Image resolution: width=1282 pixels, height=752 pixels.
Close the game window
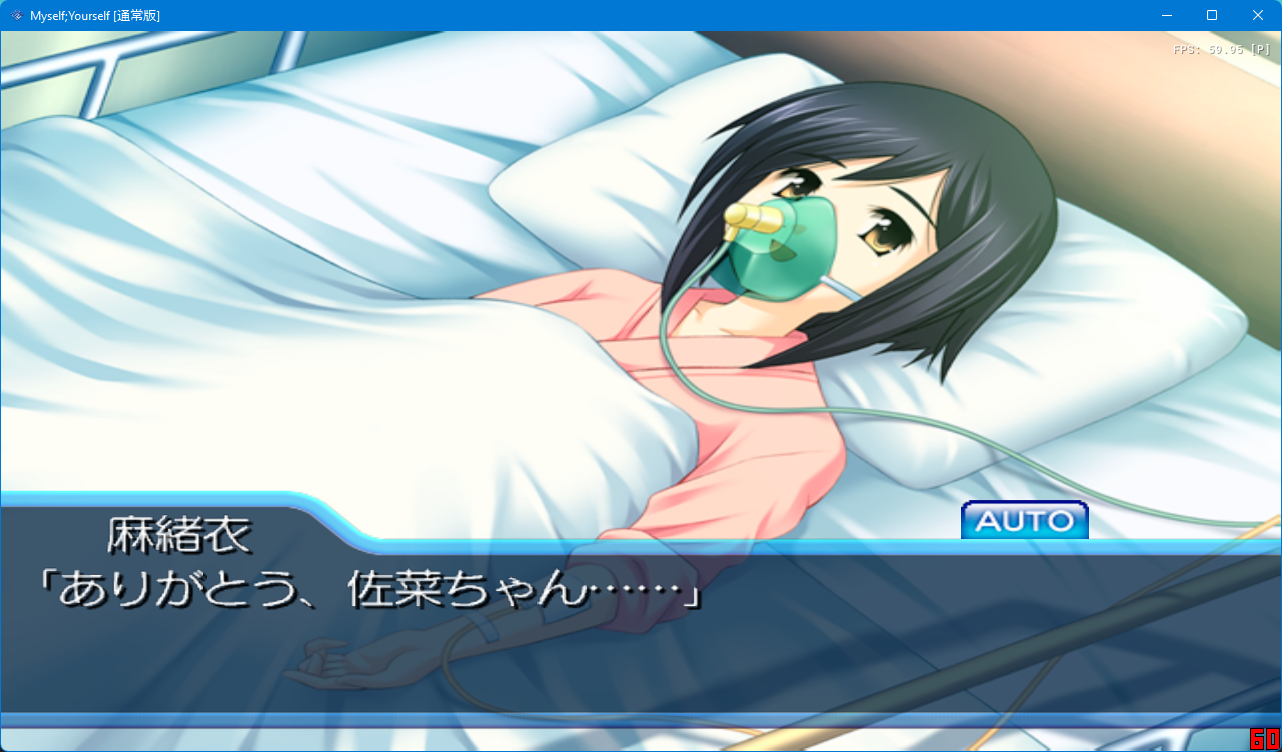coord(1257,15)
